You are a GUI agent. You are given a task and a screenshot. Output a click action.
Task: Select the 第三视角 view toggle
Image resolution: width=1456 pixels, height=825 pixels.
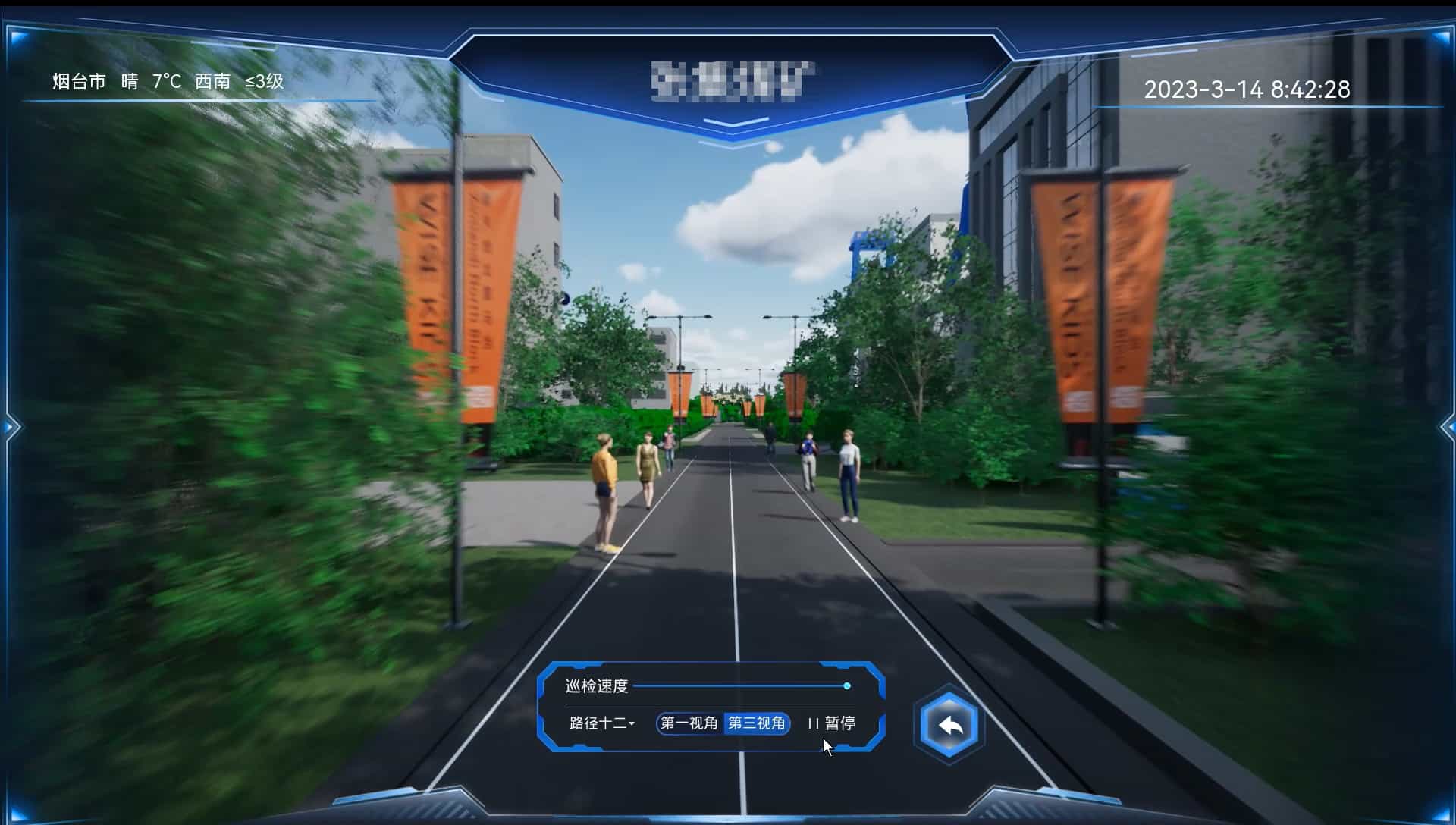pyautogui.click(x=758, y=723)
